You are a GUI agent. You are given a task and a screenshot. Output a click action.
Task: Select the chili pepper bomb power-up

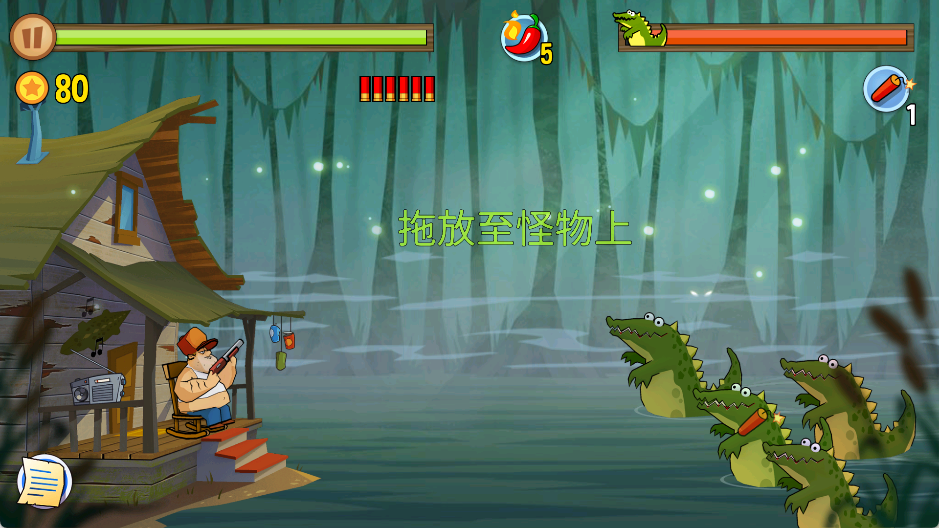523,38
